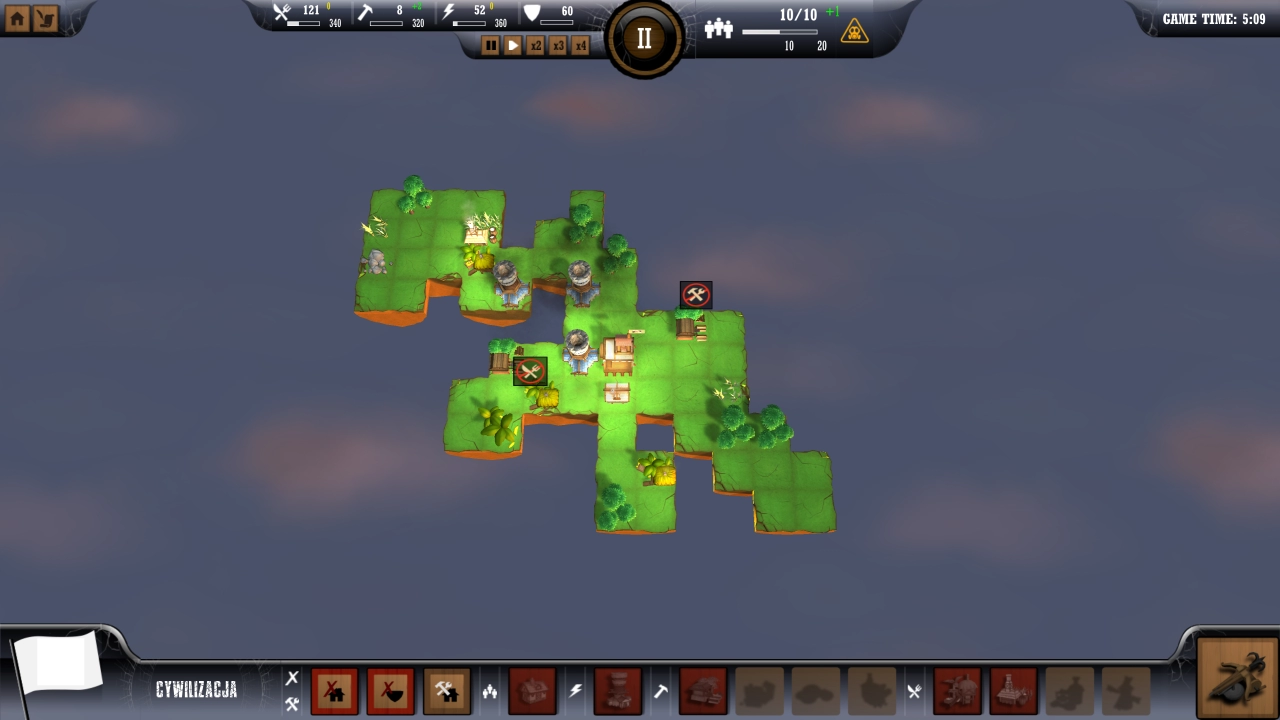Click the Era II medallion
The image size is (1280, 720).
tap(643, 37)
